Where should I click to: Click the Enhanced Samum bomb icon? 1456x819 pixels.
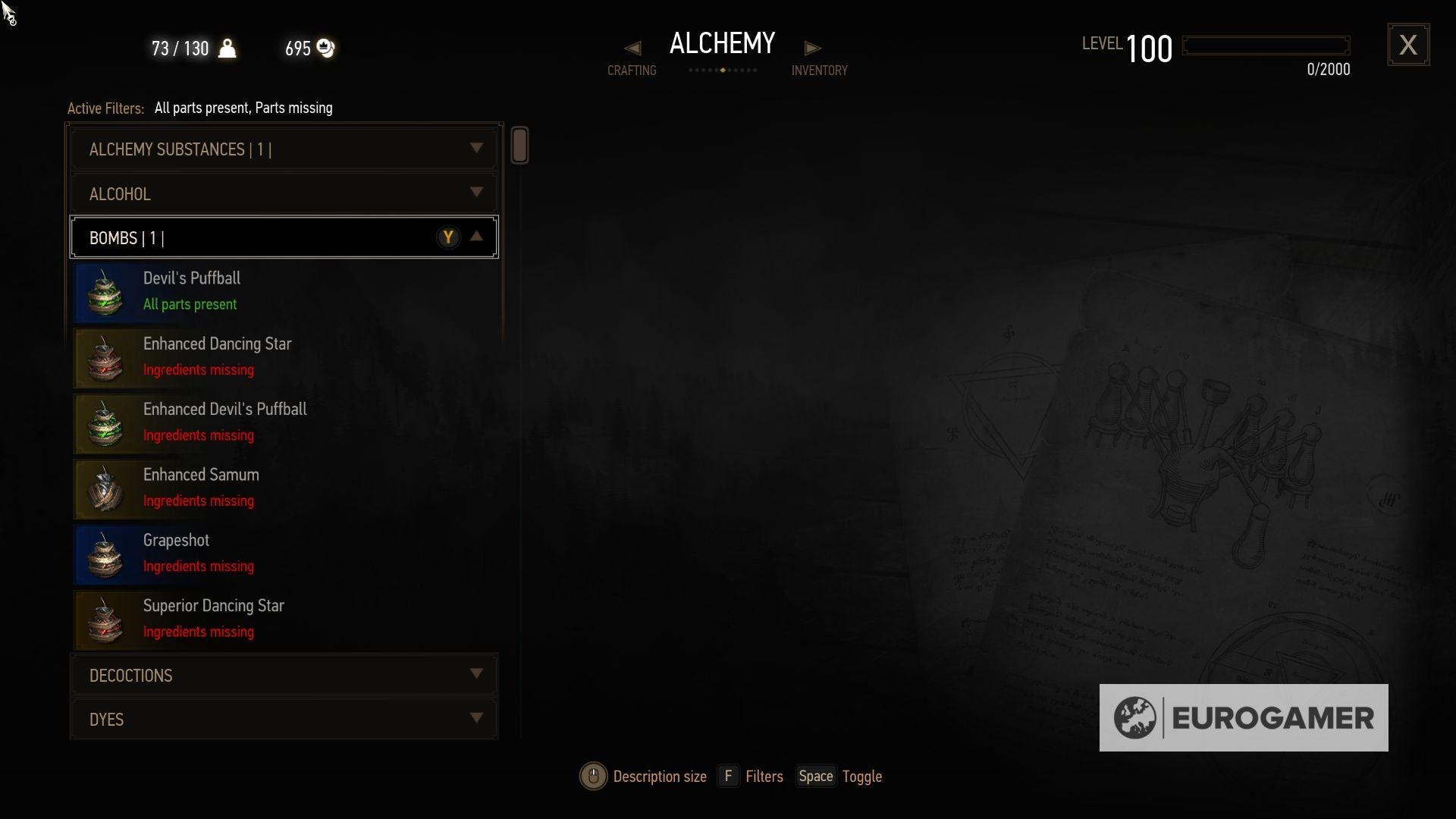[x=105, y=489]
